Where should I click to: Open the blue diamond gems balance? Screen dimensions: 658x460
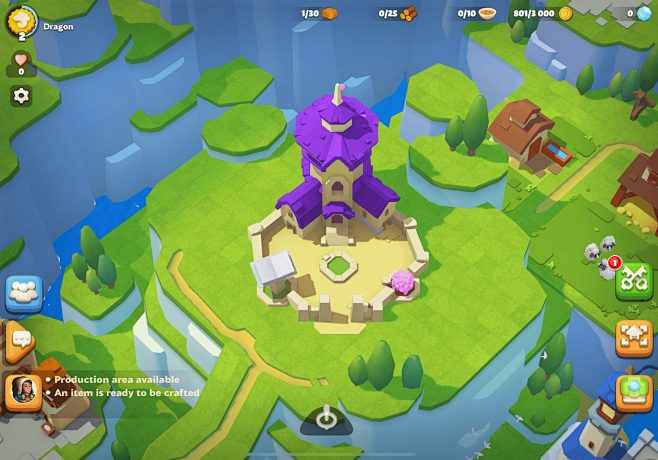click(x=636, y=14)
